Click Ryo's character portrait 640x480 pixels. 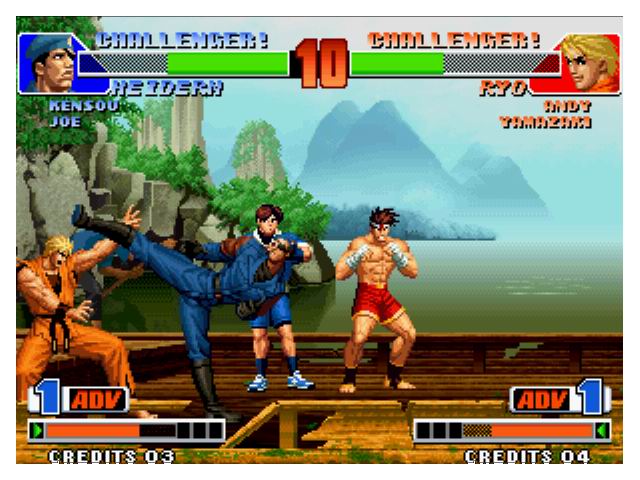coord(590,62)
